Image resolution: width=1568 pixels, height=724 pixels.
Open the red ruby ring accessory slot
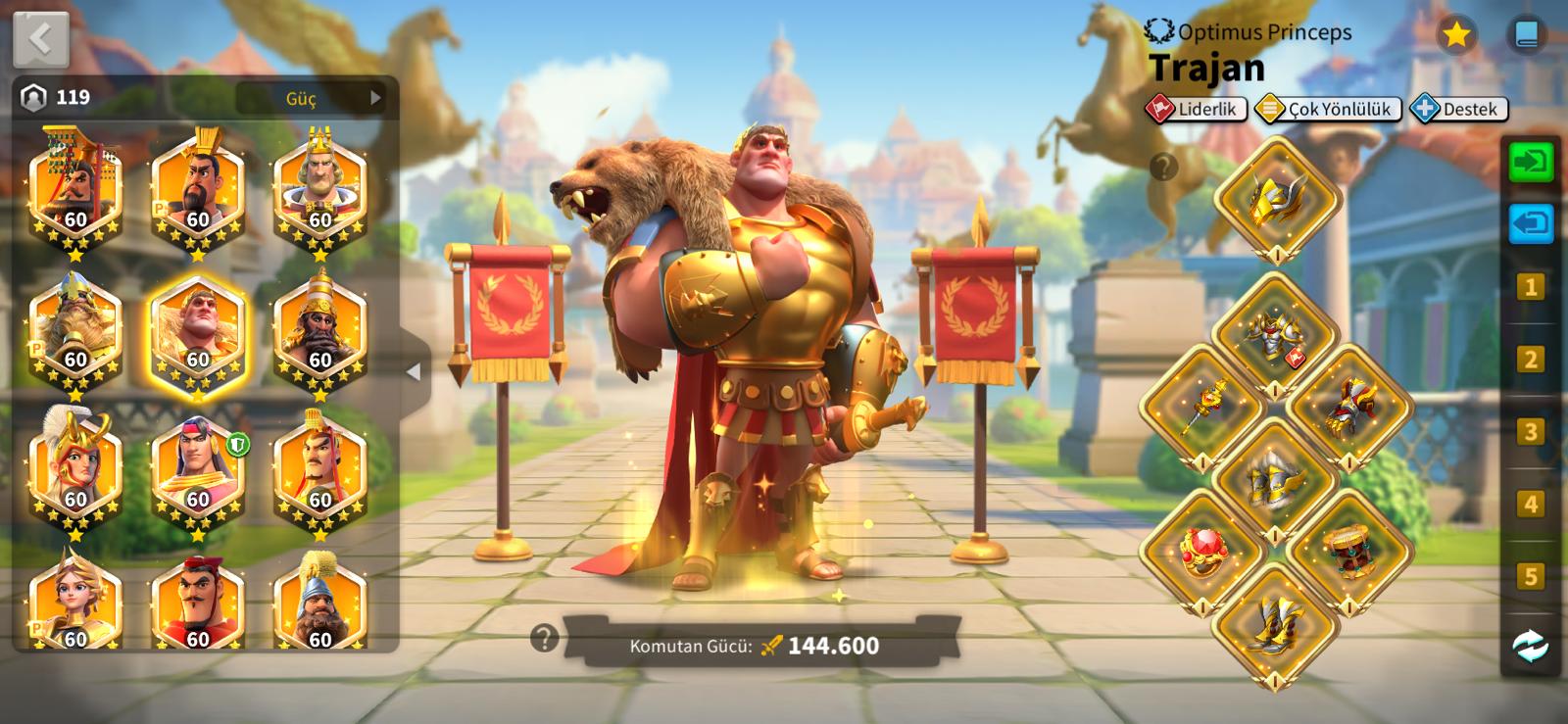pos(1203,552)
